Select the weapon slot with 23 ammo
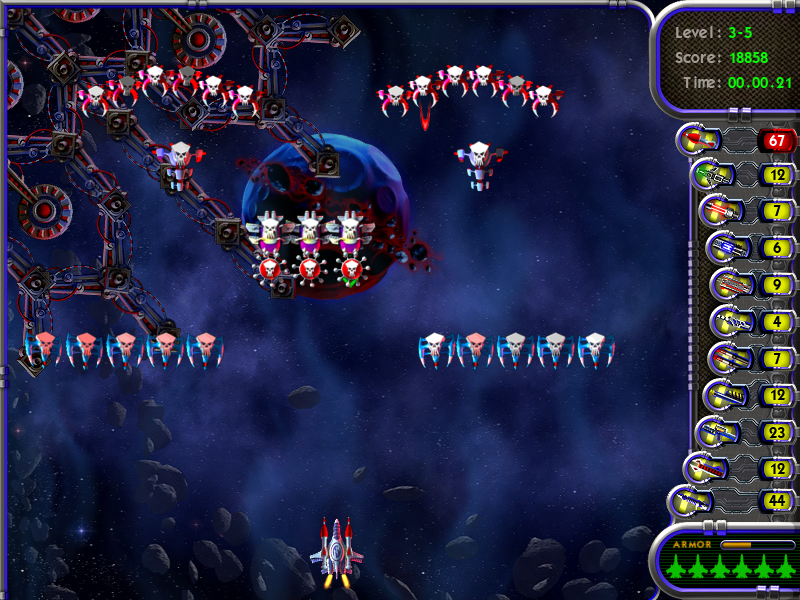 coord(722,432)
